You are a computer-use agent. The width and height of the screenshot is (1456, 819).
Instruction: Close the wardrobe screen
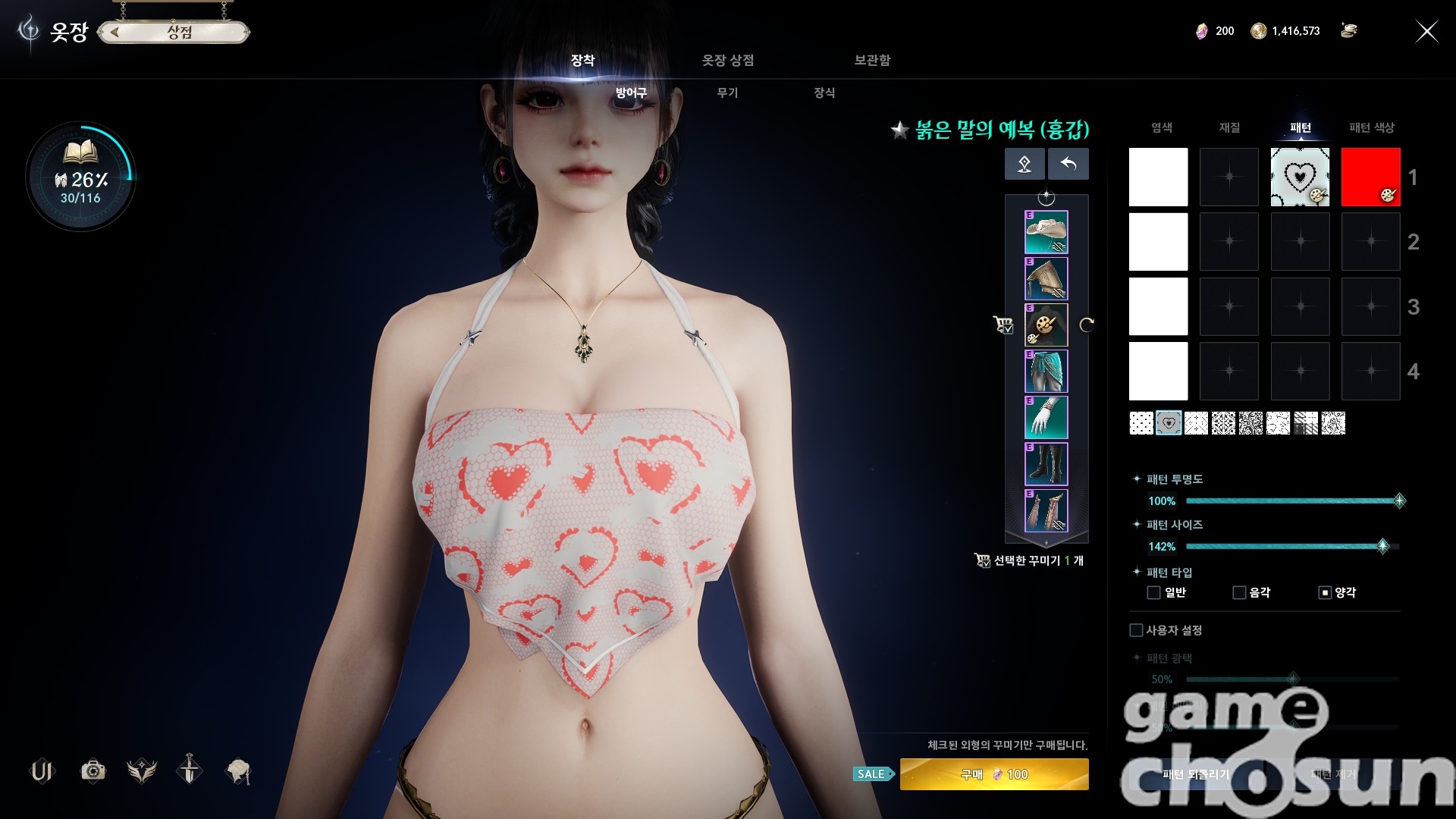(1426, 31)
